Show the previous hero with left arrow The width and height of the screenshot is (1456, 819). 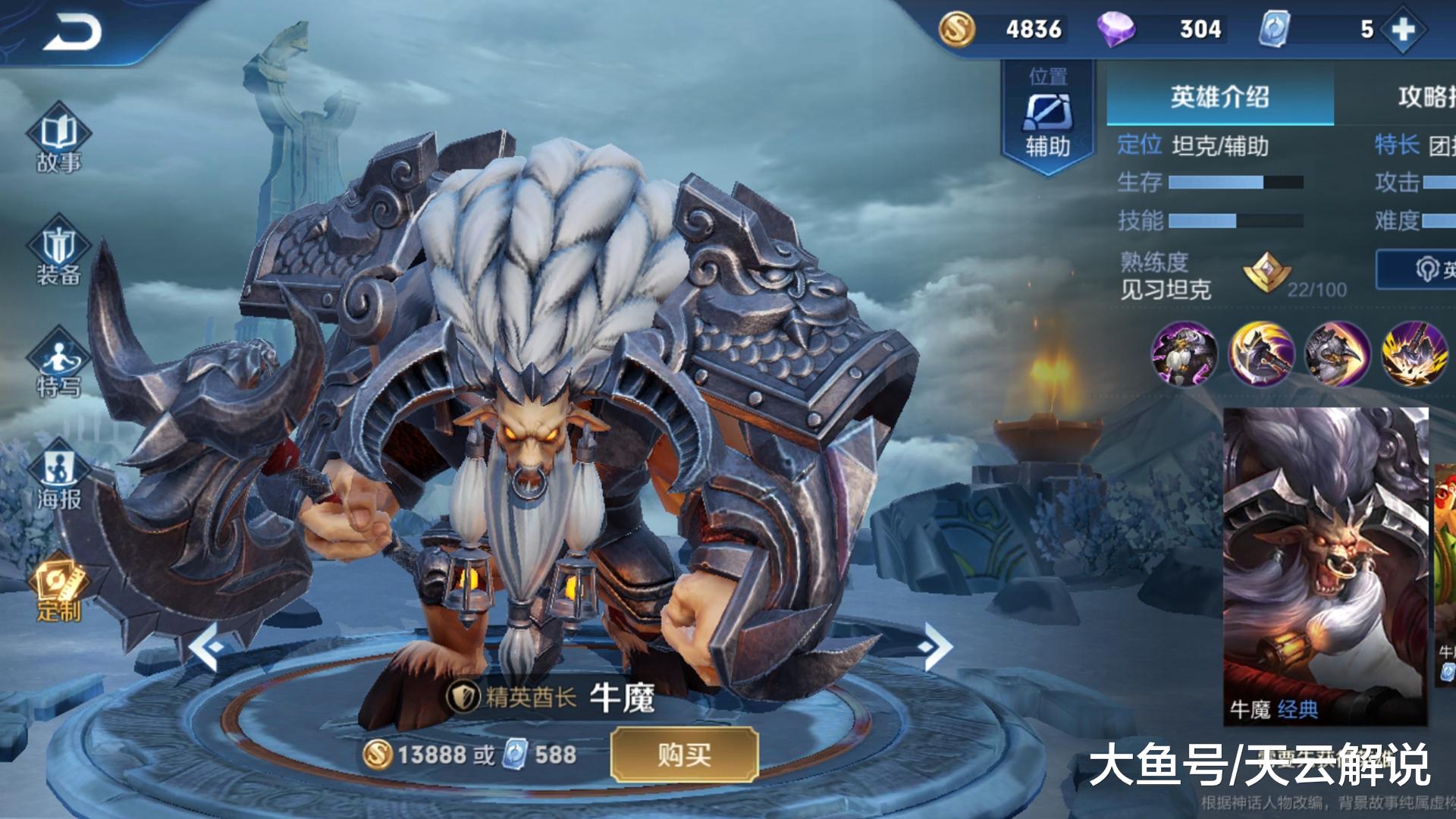[x=206, y=647]
